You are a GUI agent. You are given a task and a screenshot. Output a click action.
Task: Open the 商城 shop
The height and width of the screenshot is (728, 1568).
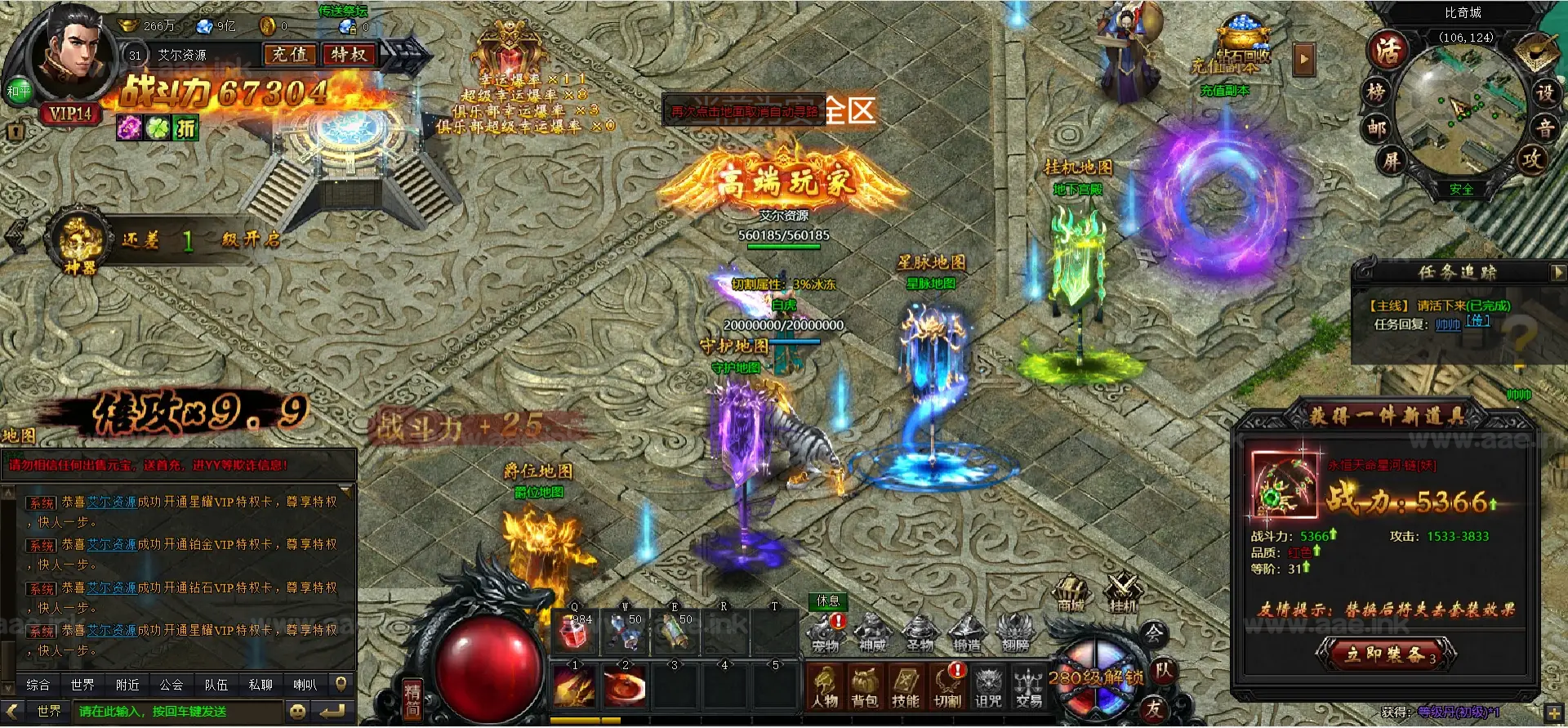pos(1071,592)
